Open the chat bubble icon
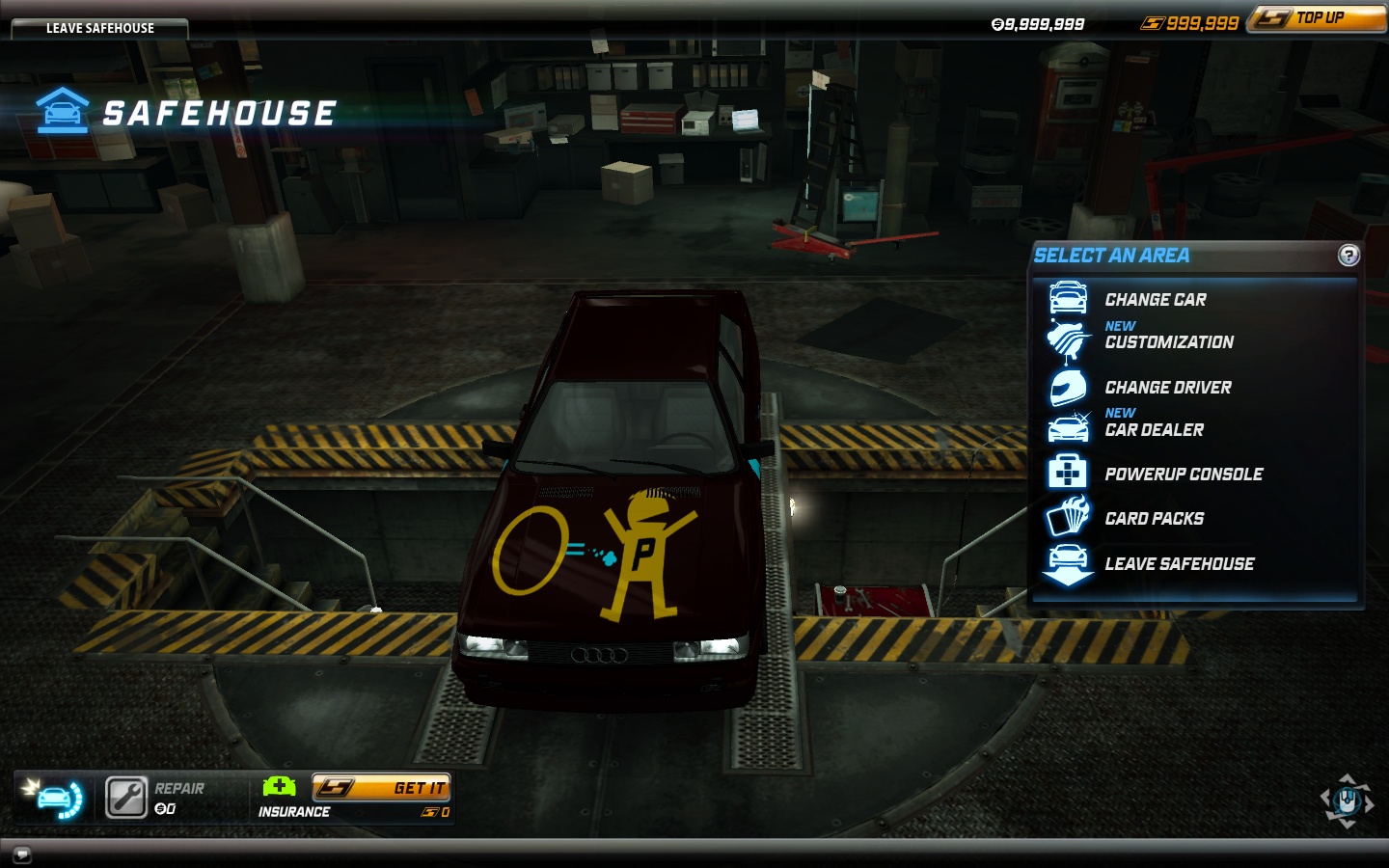The image size is (1389, 868). [x=21, y=854]
